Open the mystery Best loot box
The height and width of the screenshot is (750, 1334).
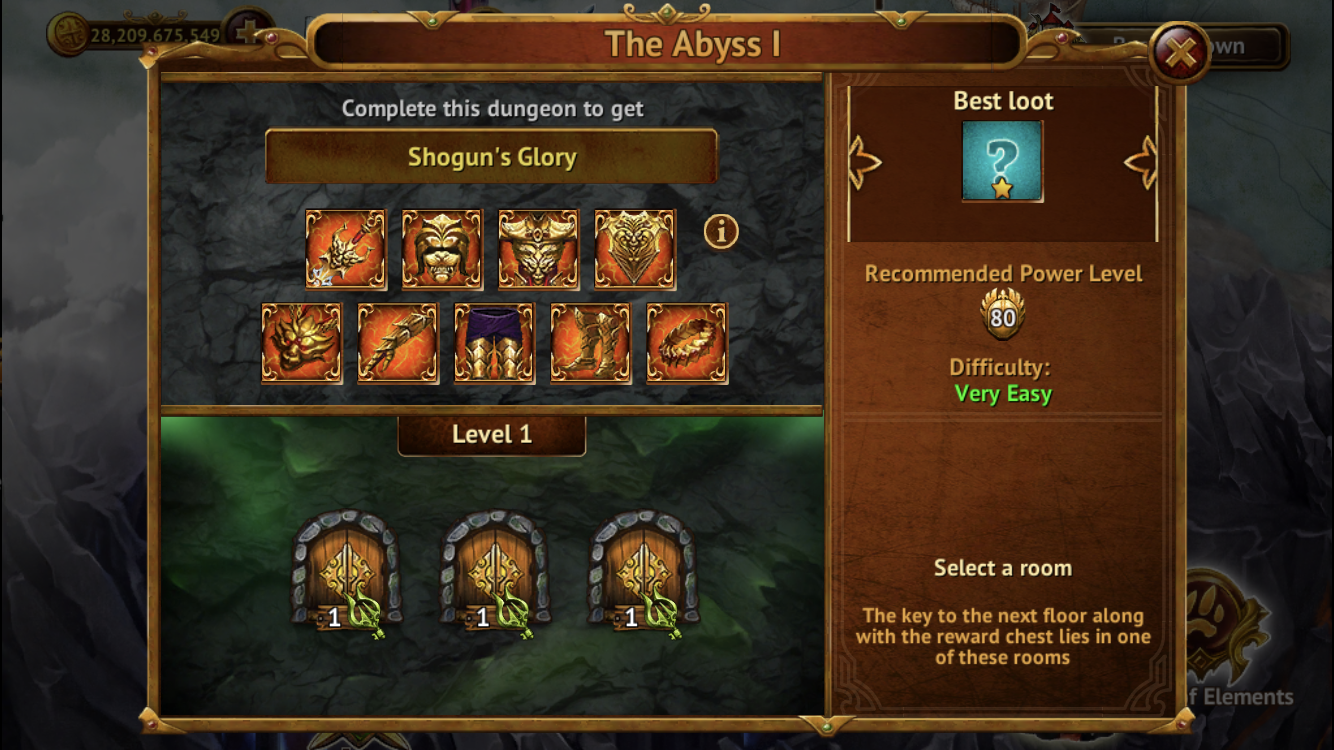point(1002,161)
